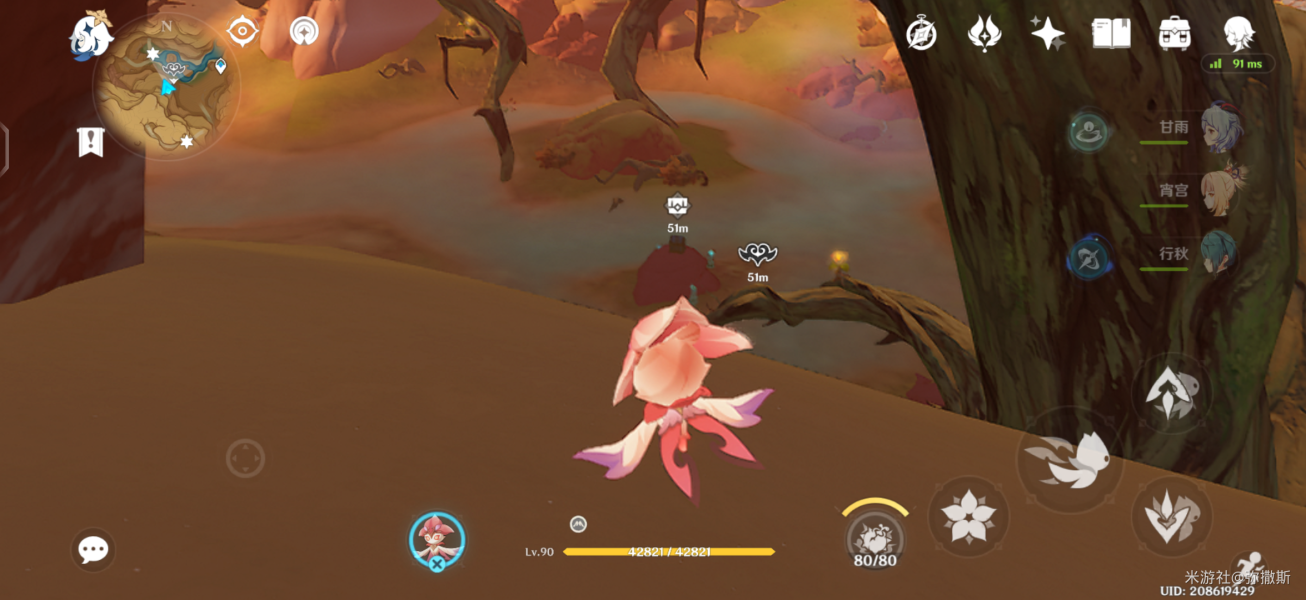Trigger the bird-shaped skill button
1306x600 pixels.
coord(1069,460)
